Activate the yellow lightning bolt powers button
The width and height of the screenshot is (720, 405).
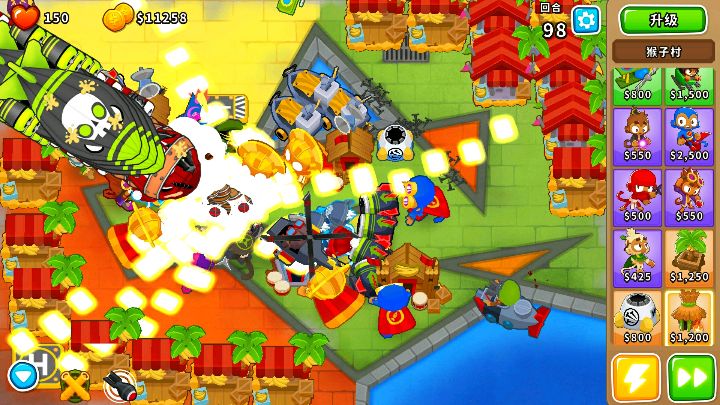click(x=637, y=378)
